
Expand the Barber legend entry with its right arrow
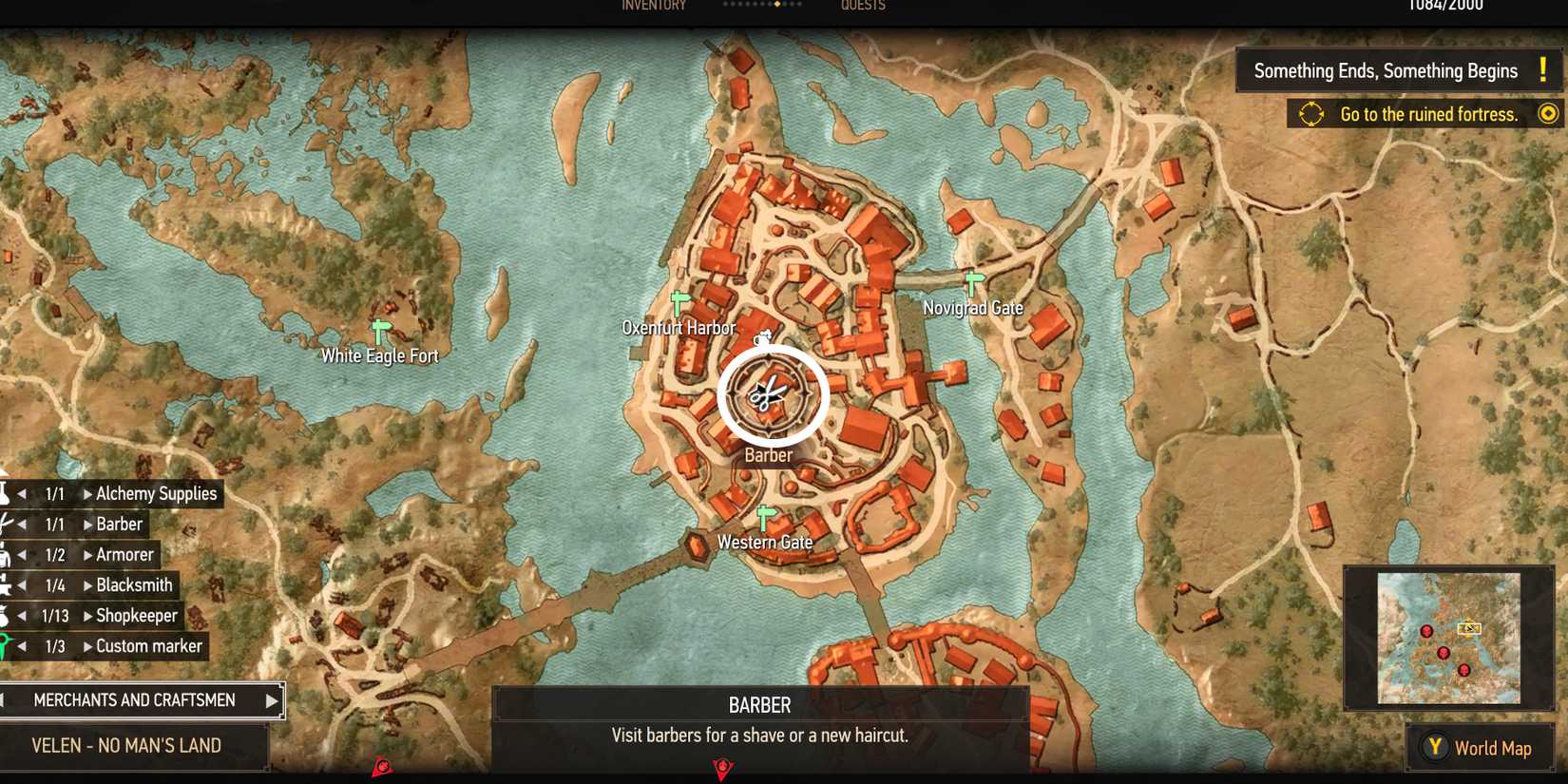pos(88,524)
